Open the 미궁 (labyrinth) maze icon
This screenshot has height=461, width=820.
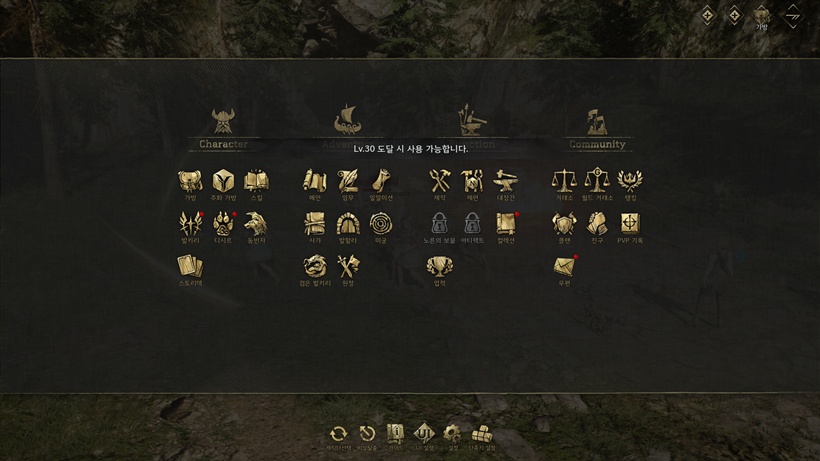pyautogui.click(x=380, y=224)
